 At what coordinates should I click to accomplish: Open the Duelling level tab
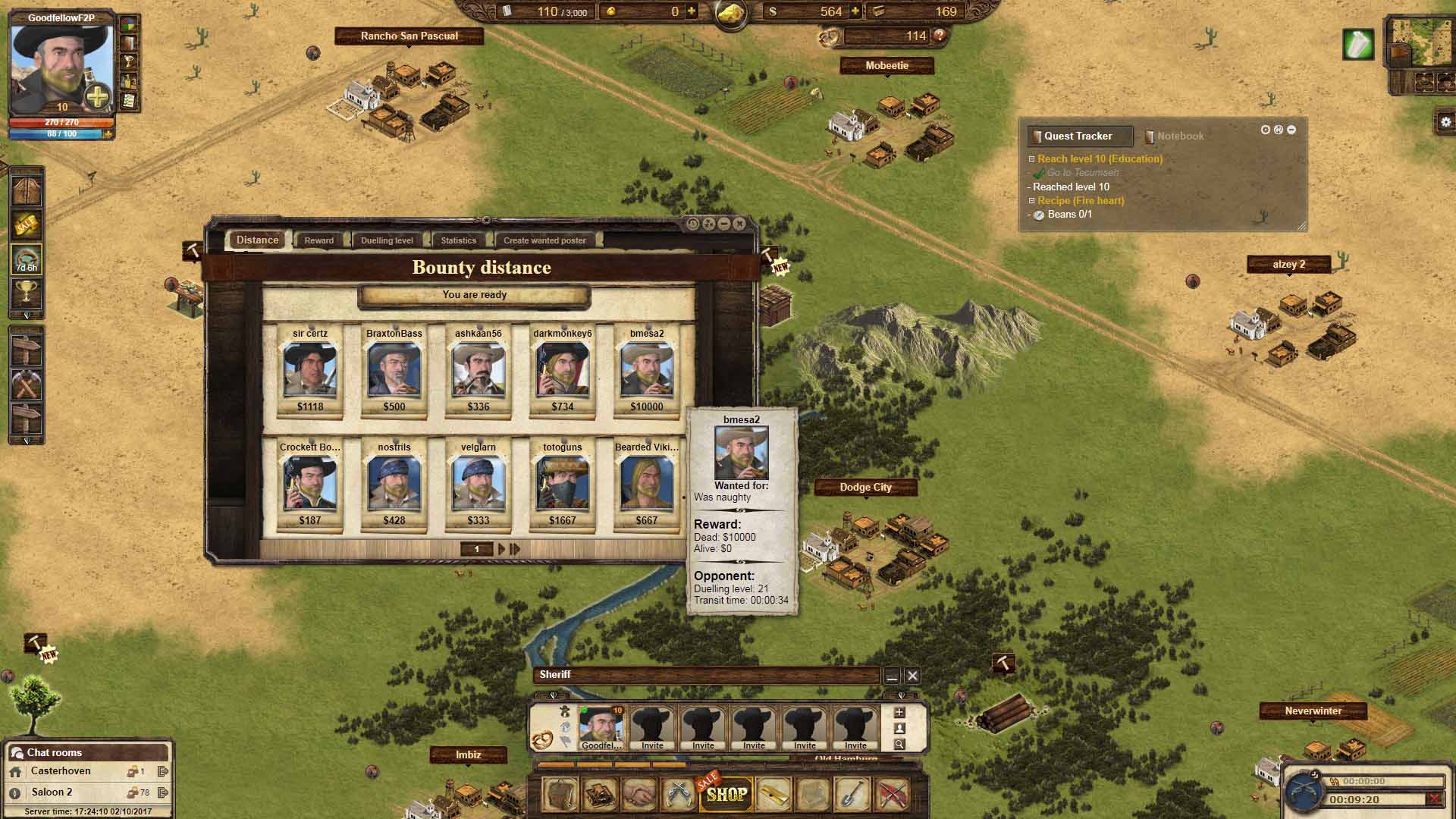pos(387,240)
